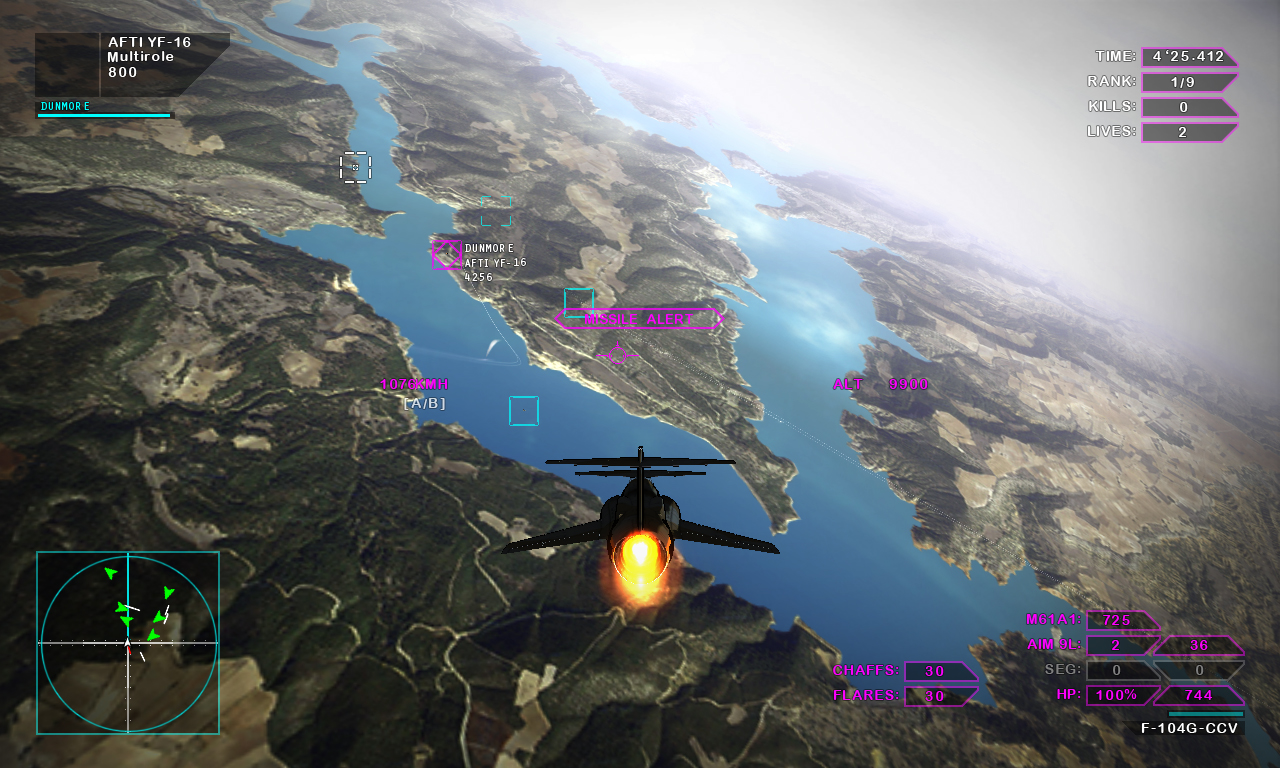Toggle the CHAFFS countermeasure counter

click(x=938, y=670)
